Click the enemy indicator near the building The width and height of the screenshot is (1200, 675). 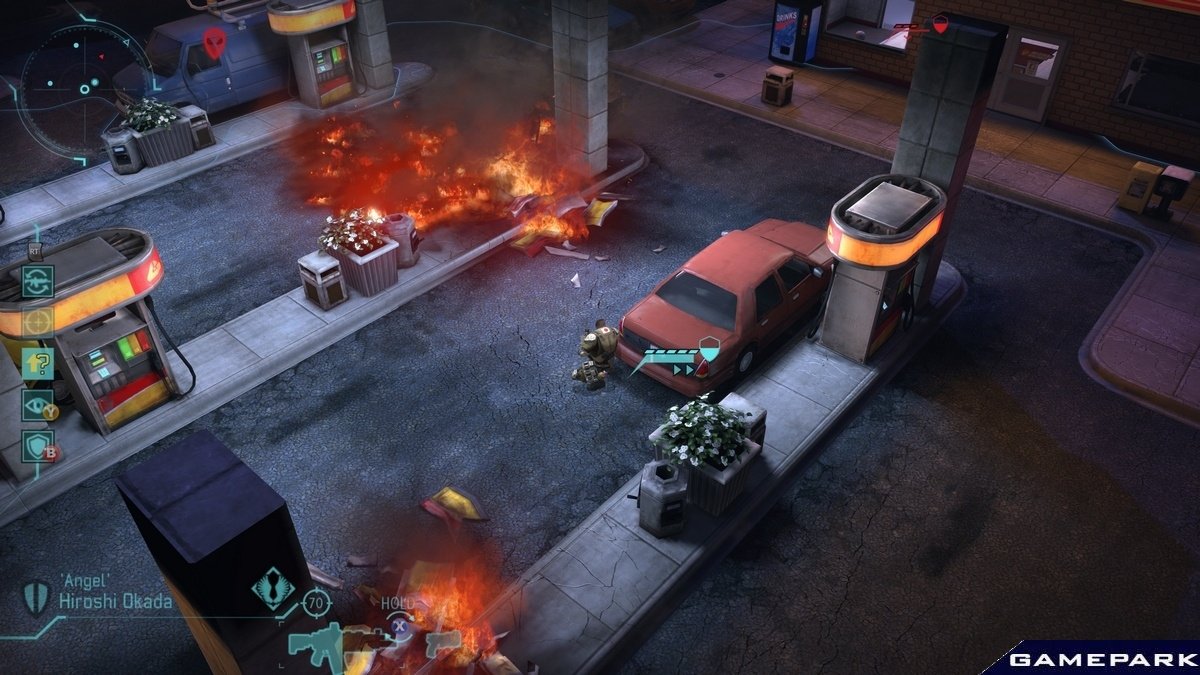(940, 27)
